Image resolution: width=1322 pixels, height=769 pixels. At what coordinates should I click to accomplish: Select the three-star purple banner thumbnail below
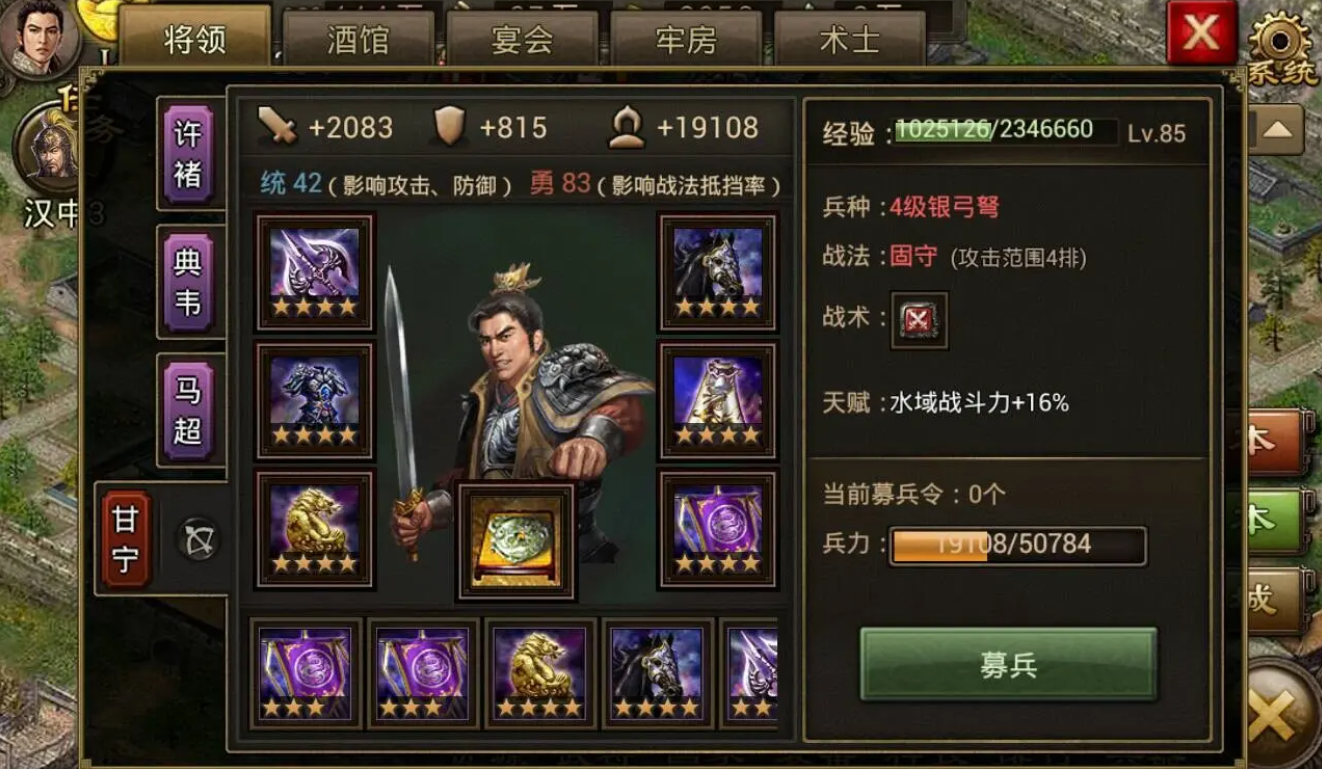(x=305, y=674)
